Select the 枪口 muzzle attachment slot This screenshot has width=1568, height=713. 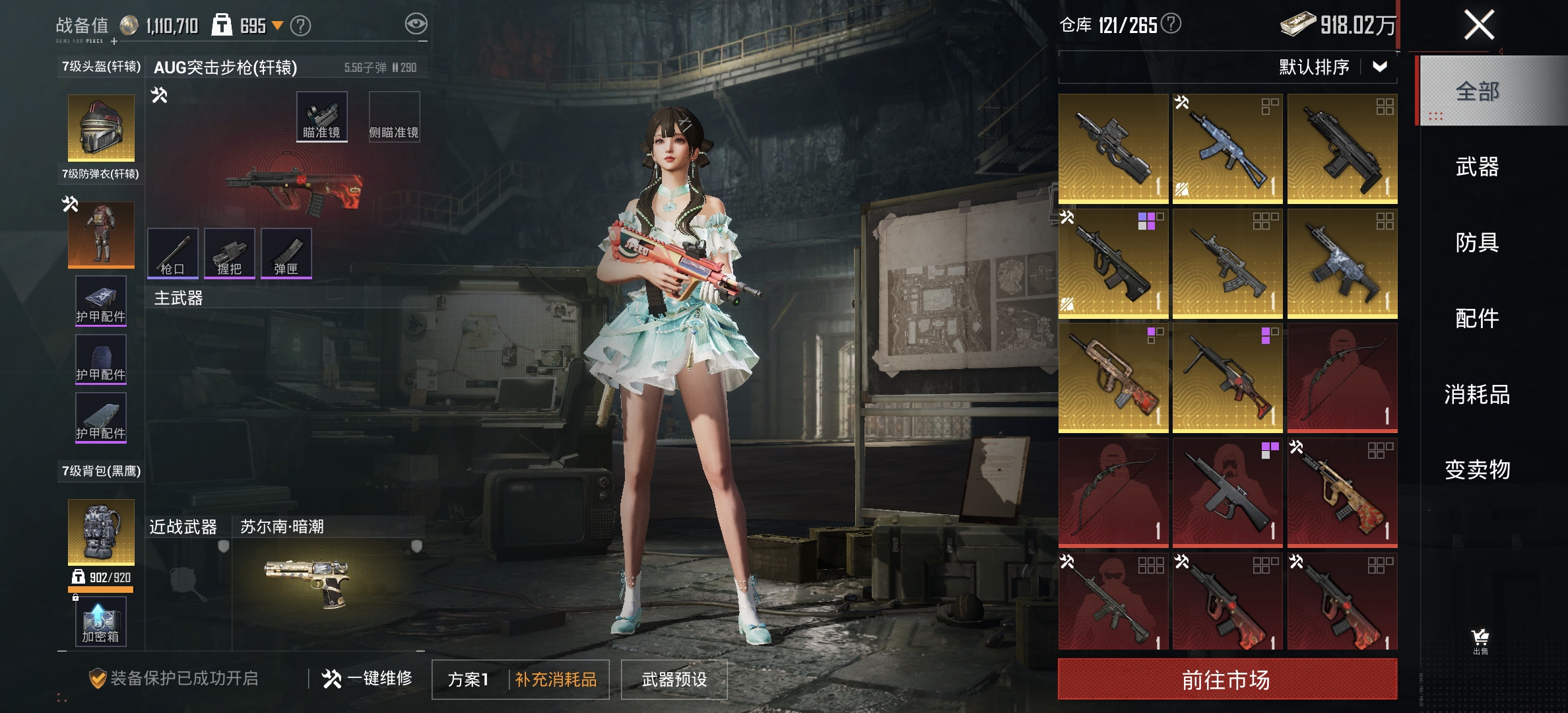click(174, 252)
